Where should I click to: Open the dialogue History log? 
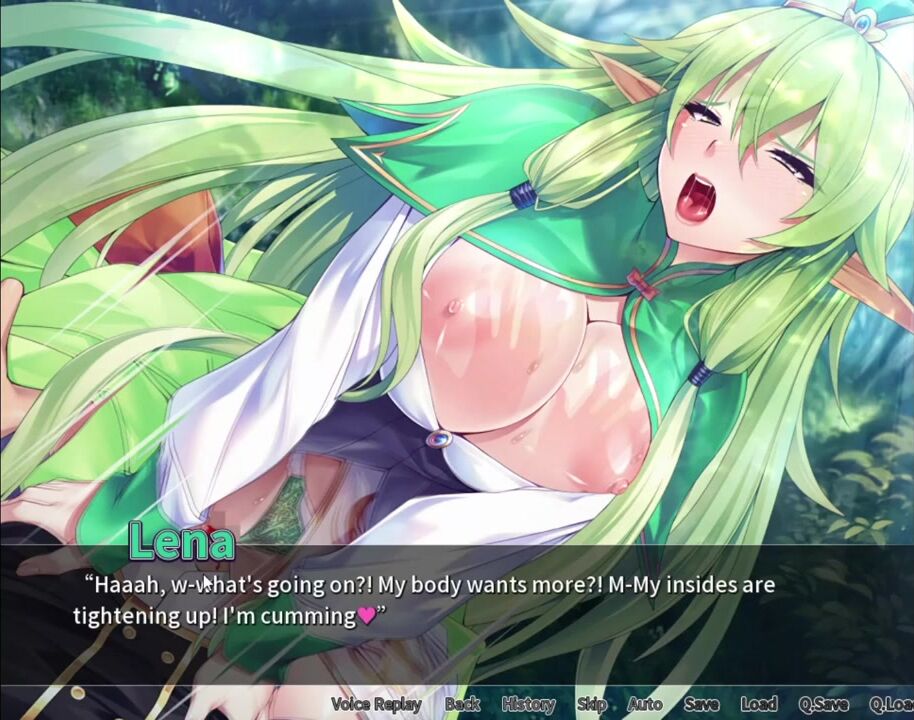pyautogui.click(x=528, y=704)
